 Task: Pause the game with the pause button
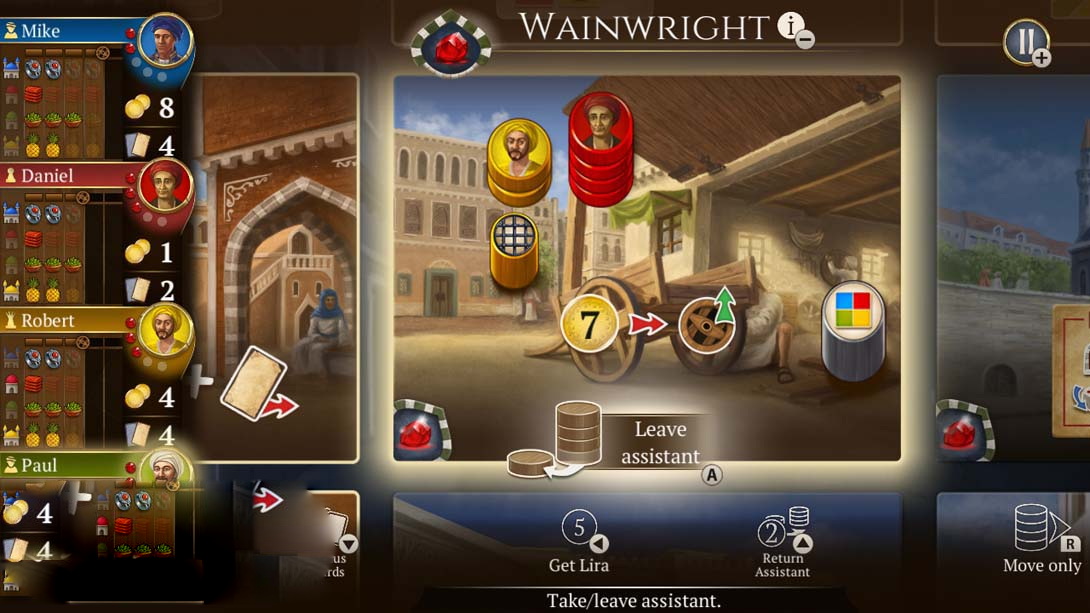(1025, 41)
